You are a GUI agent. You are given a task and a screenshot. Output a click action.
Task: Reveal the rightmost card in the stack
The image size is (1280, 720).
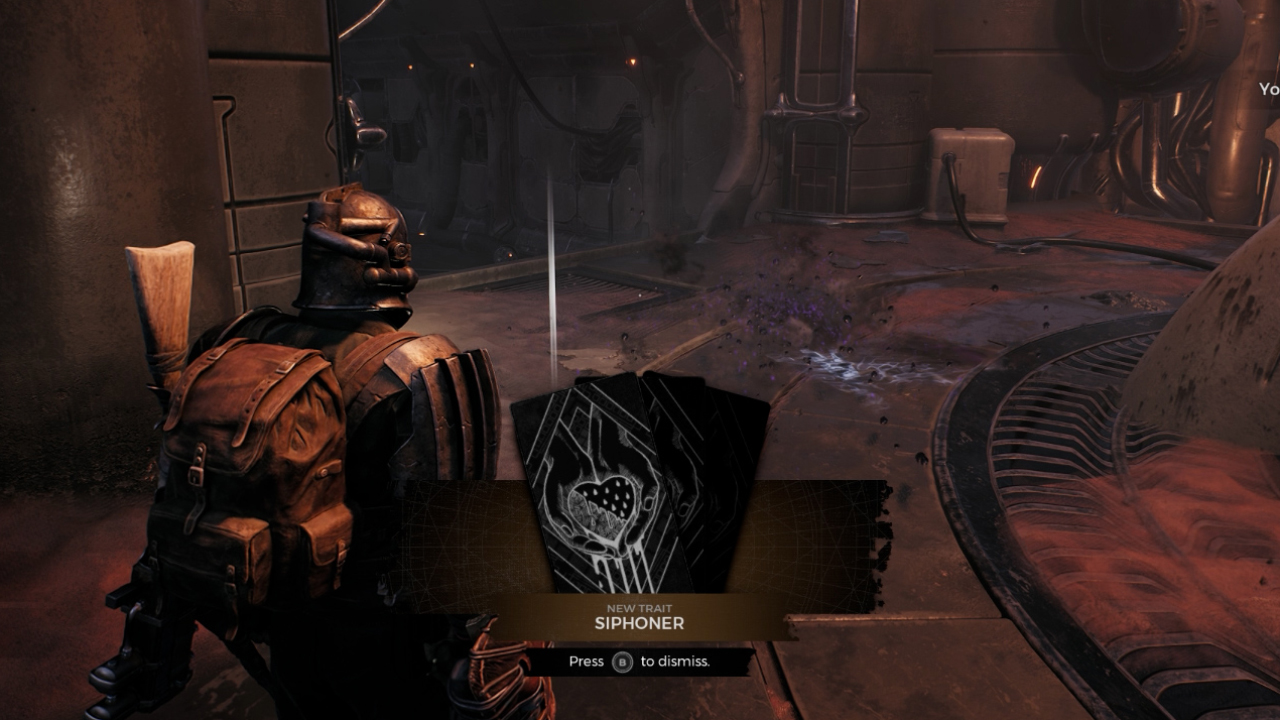[740, 450]
